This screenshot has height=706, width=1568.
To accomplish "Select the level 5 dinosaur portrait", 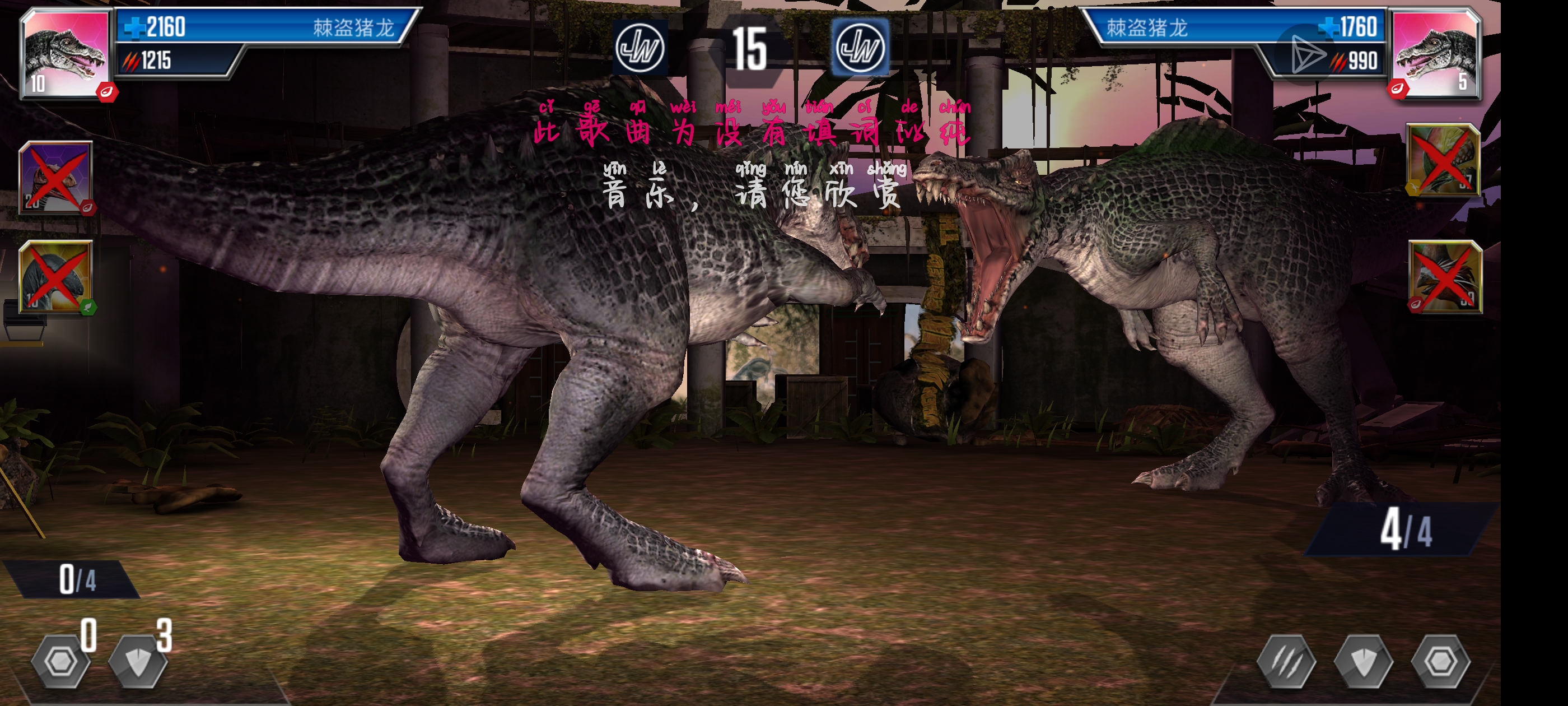I will point(1435,54).
